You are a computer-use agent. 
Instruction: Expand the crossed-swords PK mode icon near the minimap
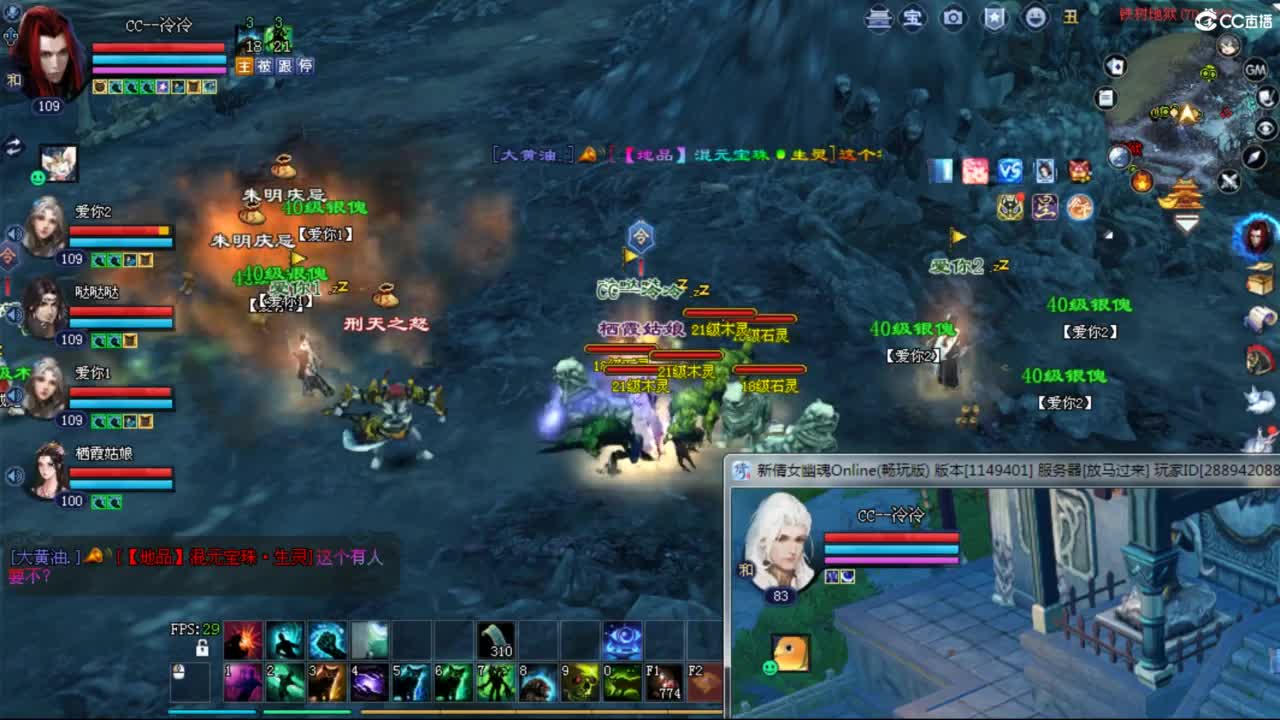point(1227,182)
